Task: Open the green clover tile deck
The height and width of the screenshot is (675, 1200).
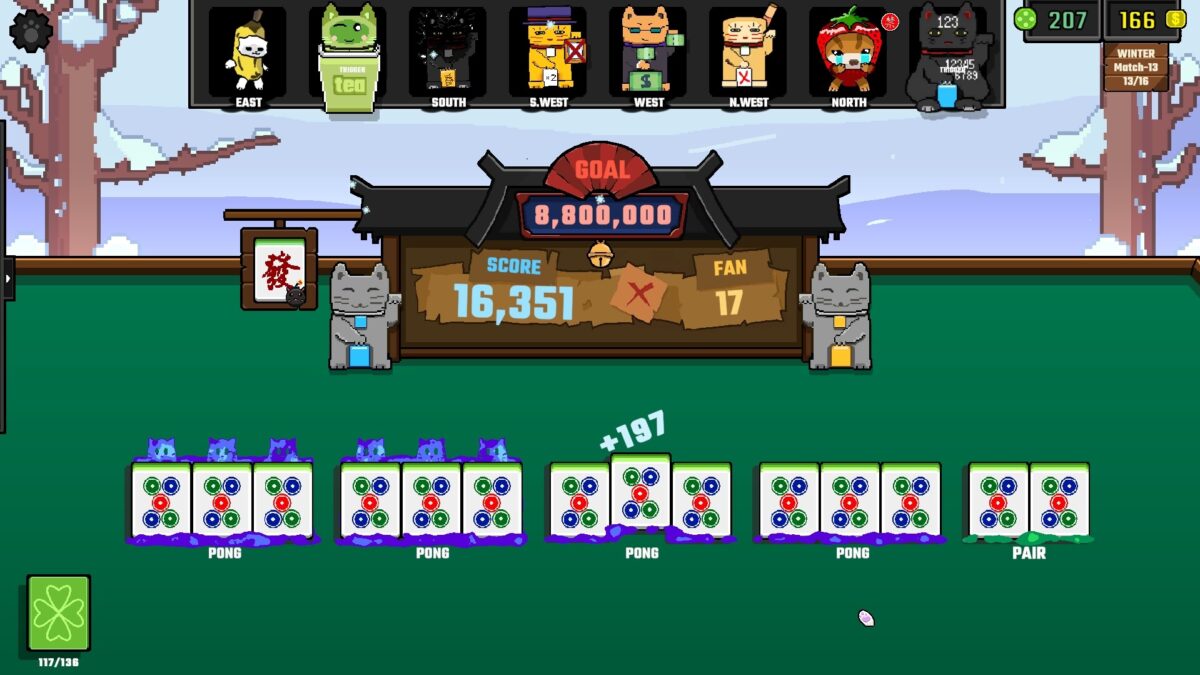Action: 59,612
